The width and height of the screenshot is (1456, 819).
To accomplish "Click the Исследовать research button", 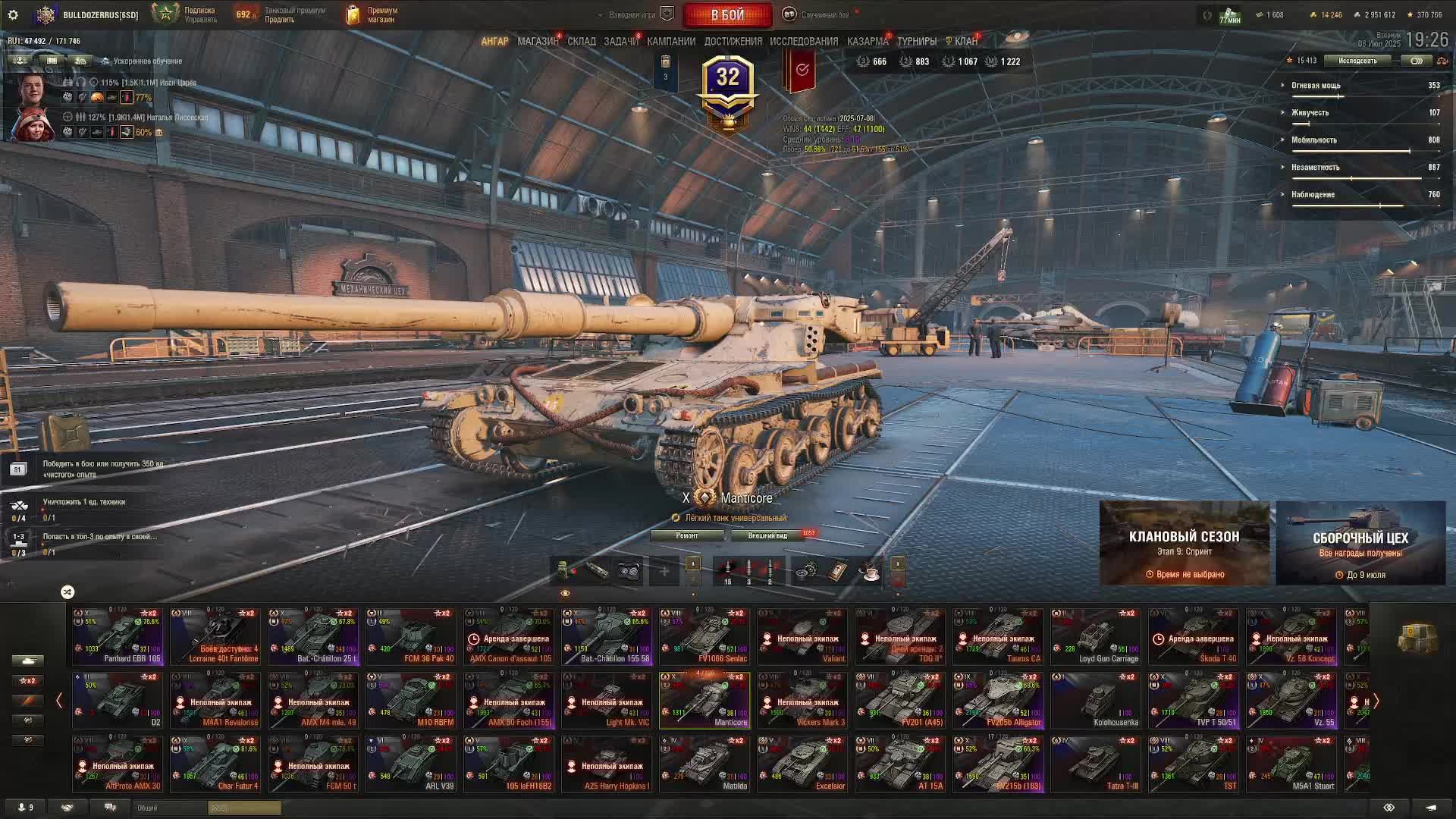I will 1357,61.
